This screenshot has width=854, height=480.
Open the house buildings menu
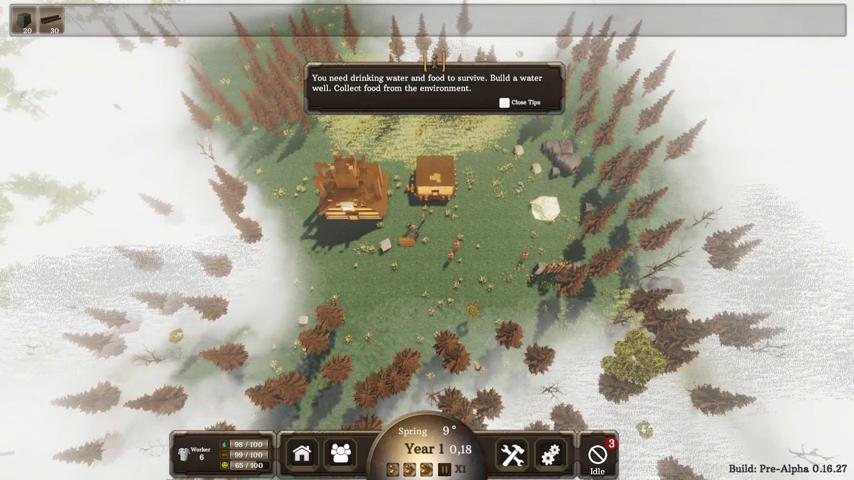[302, 454]
